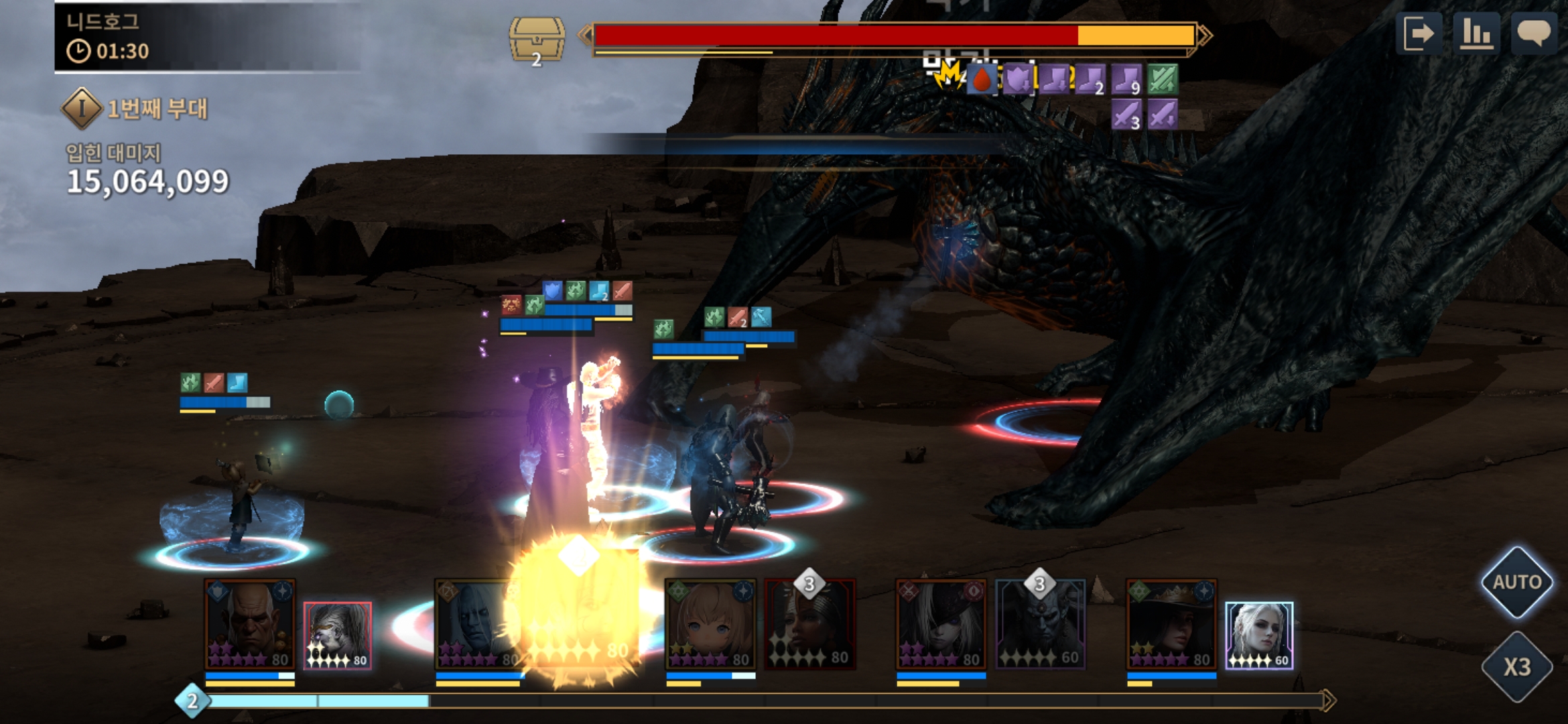Select the crowned hat woman hero portrait
This screenshot has height=724, width=1568.
click(x=1171, y=624)
